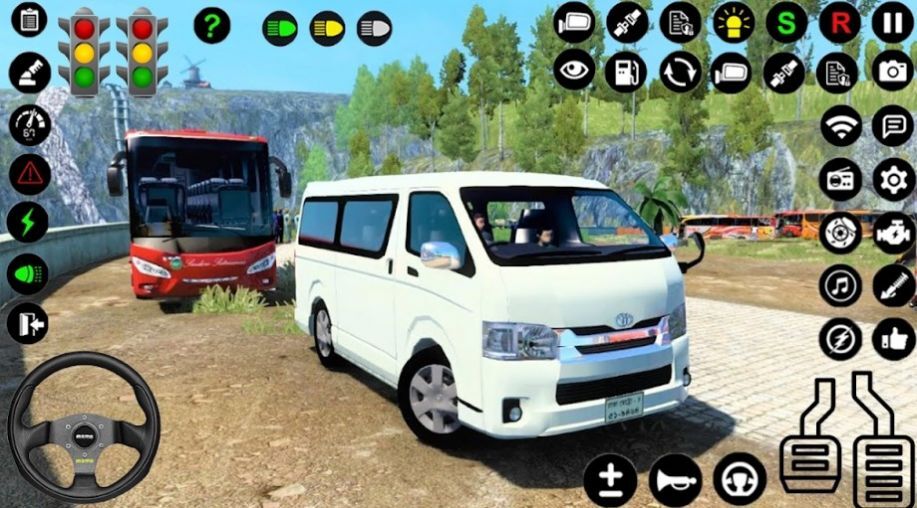The width and height of the screenshot is (917, 508).
Task: Activate the yellow siren light
Action: click(733, 22)
